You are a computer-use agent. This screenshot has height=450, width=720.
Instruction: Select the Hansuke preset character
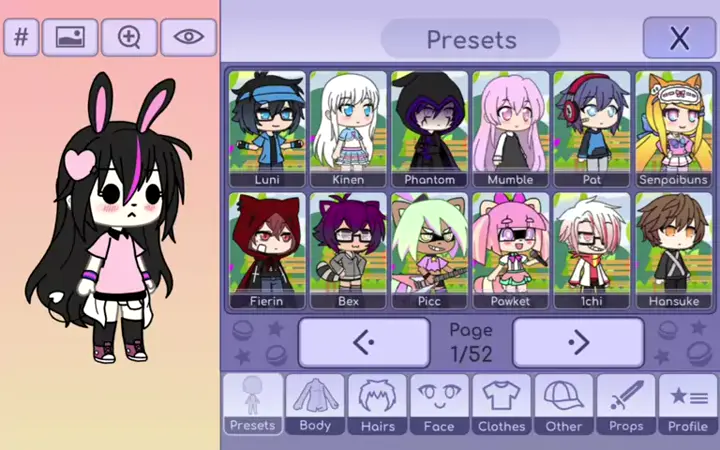(672, 249)
